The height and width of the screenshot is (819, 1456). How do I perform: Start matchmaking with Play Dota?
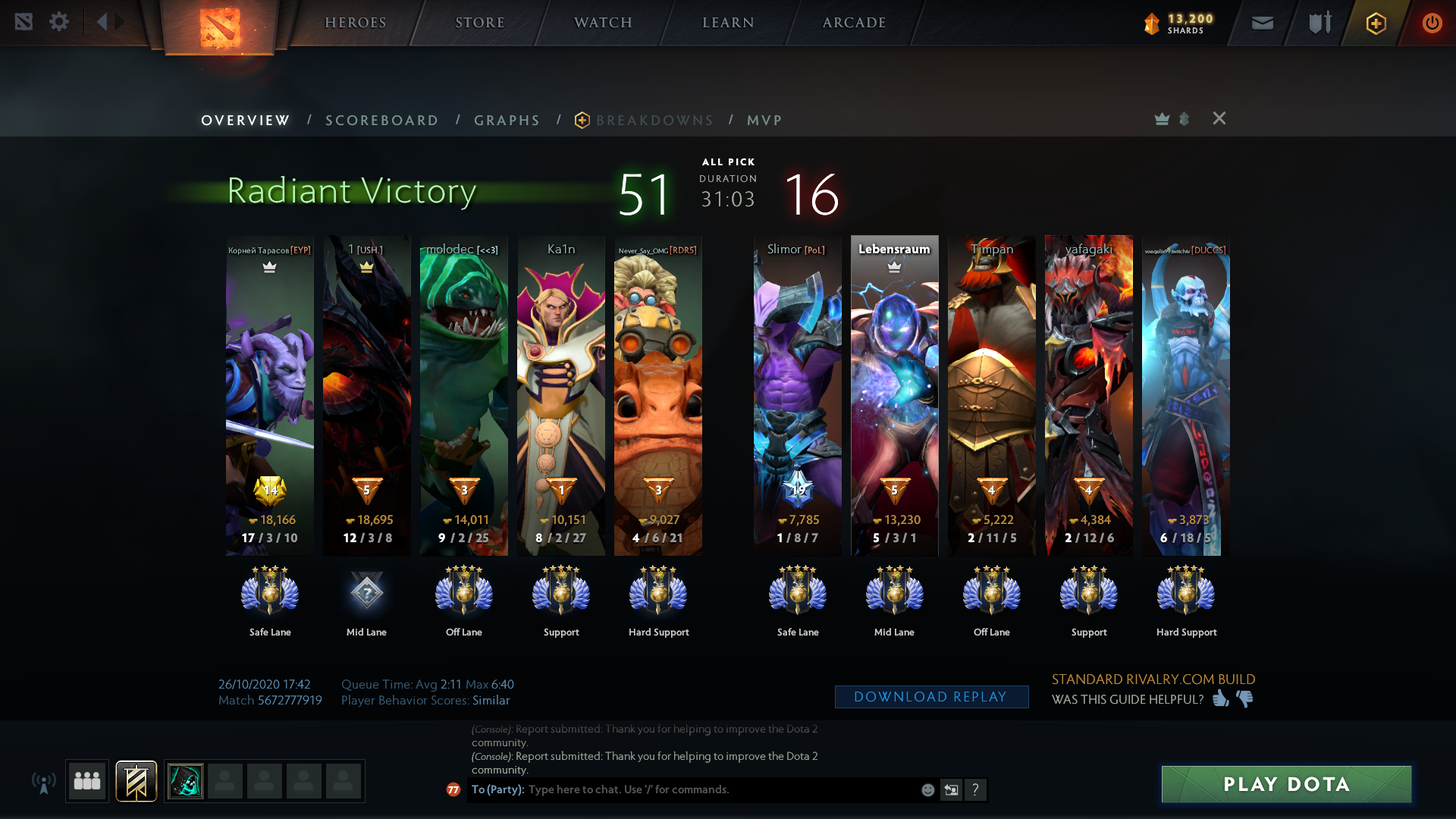click(x=1286, y=784)
